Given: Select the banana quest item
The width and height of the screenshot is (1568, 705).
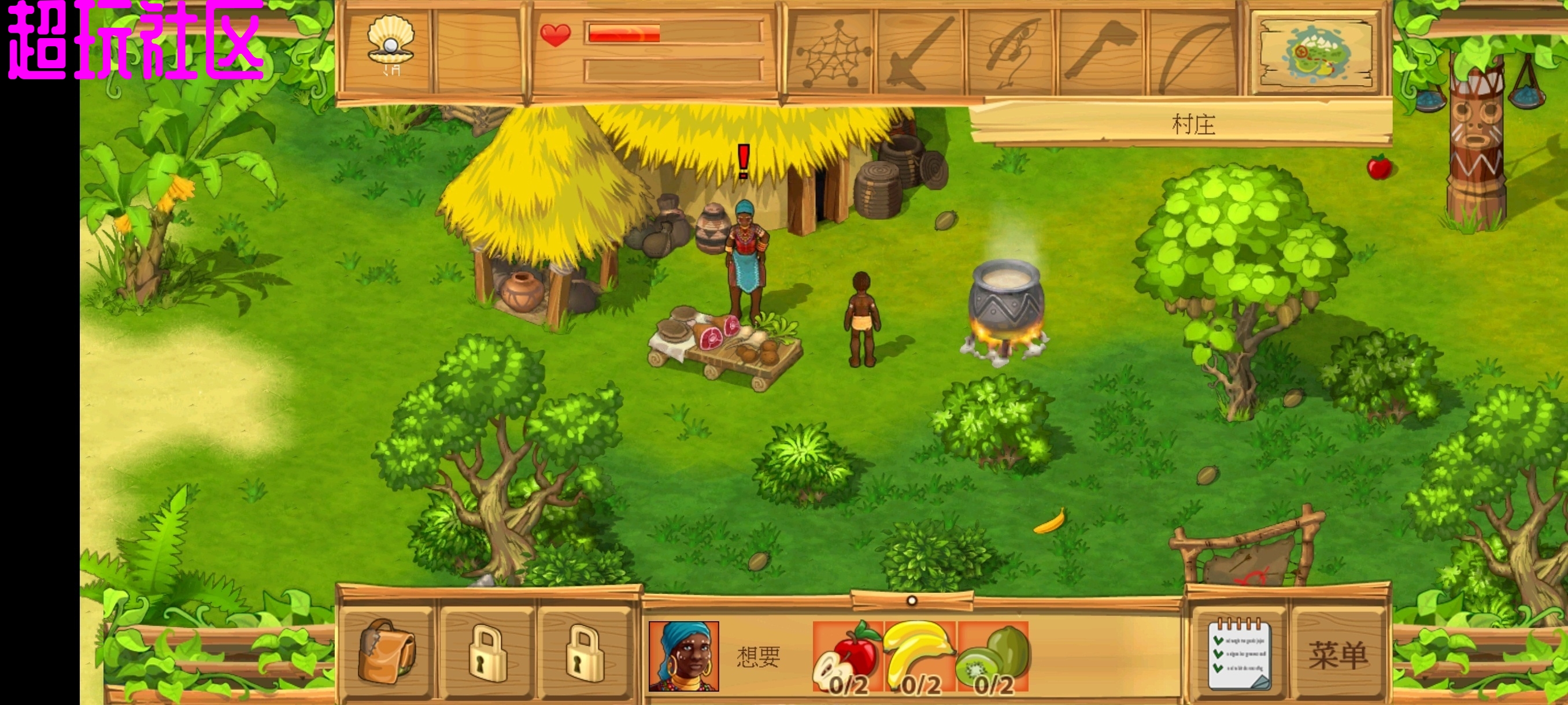Looking at the screenshot, I should [x=920, y=657].
